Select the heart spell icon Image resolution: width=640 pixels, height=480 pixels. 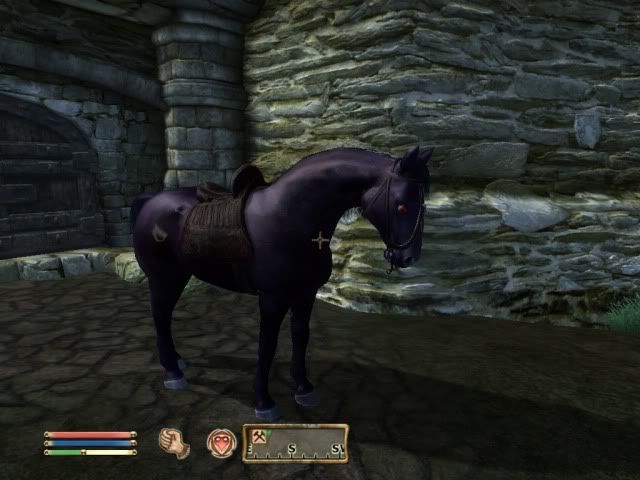pyautogui.click(x=221, y=442)
